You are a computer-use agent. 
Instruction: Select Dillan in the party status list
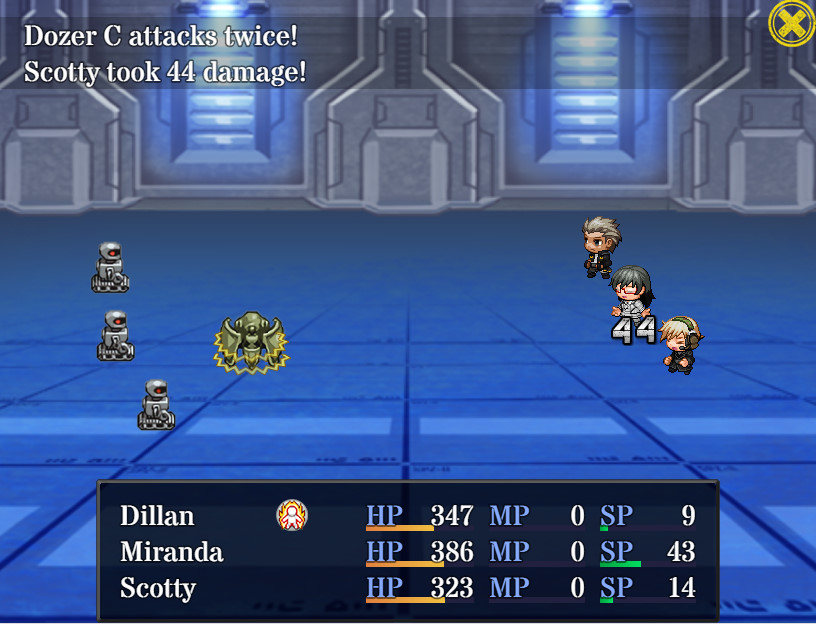[157, 516]
